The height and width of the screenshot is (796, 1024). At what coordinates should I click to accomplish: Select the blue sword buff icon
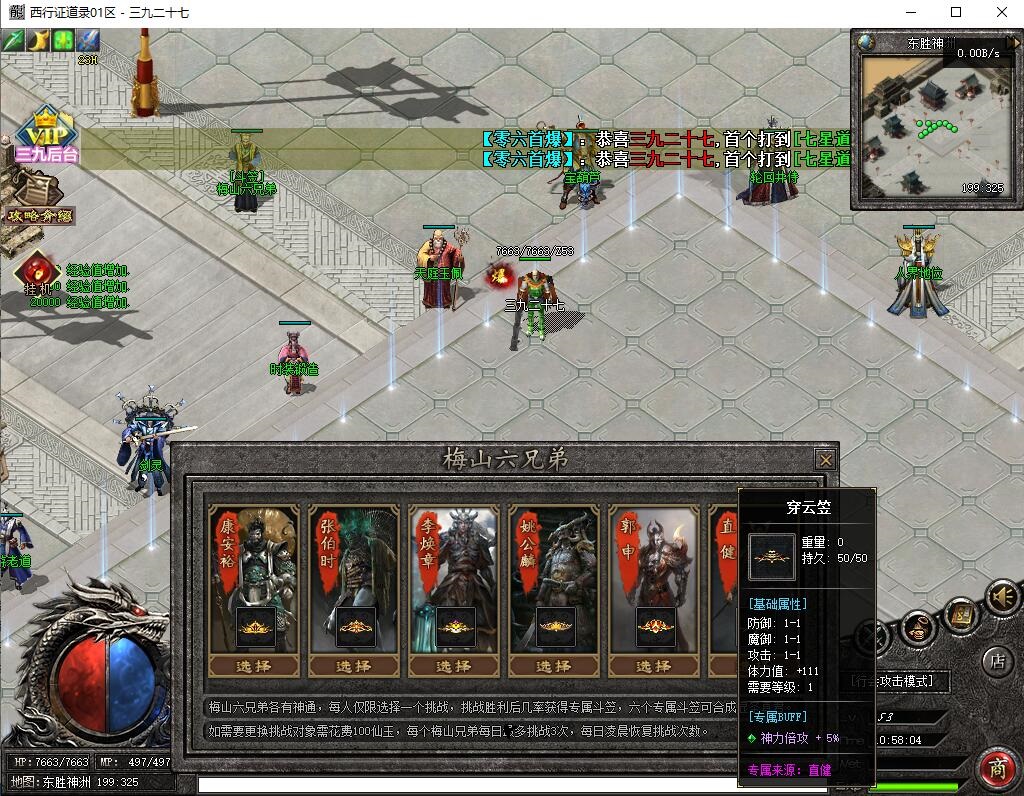[89, 40]
